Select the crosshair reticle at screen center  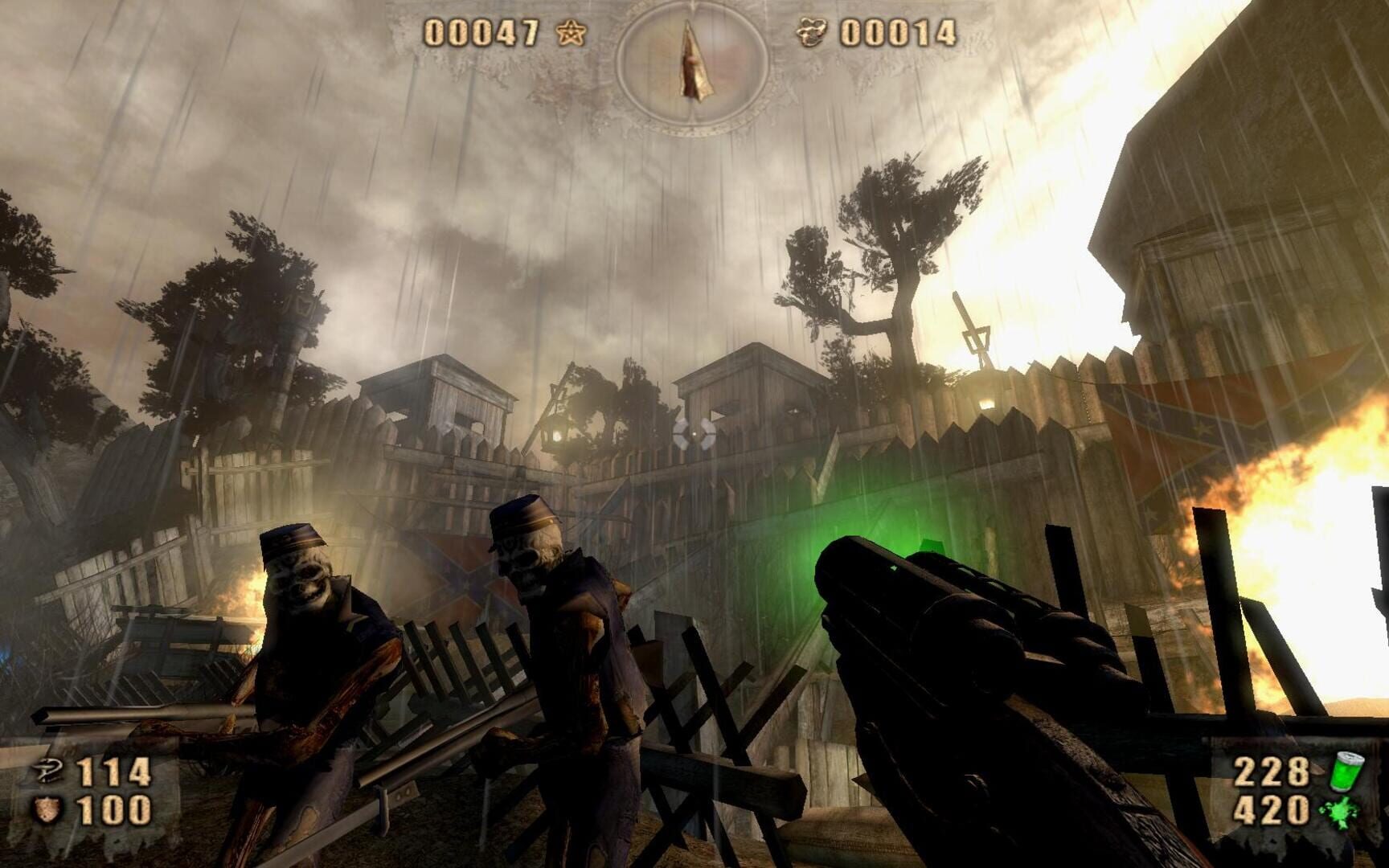pos(694,434)
